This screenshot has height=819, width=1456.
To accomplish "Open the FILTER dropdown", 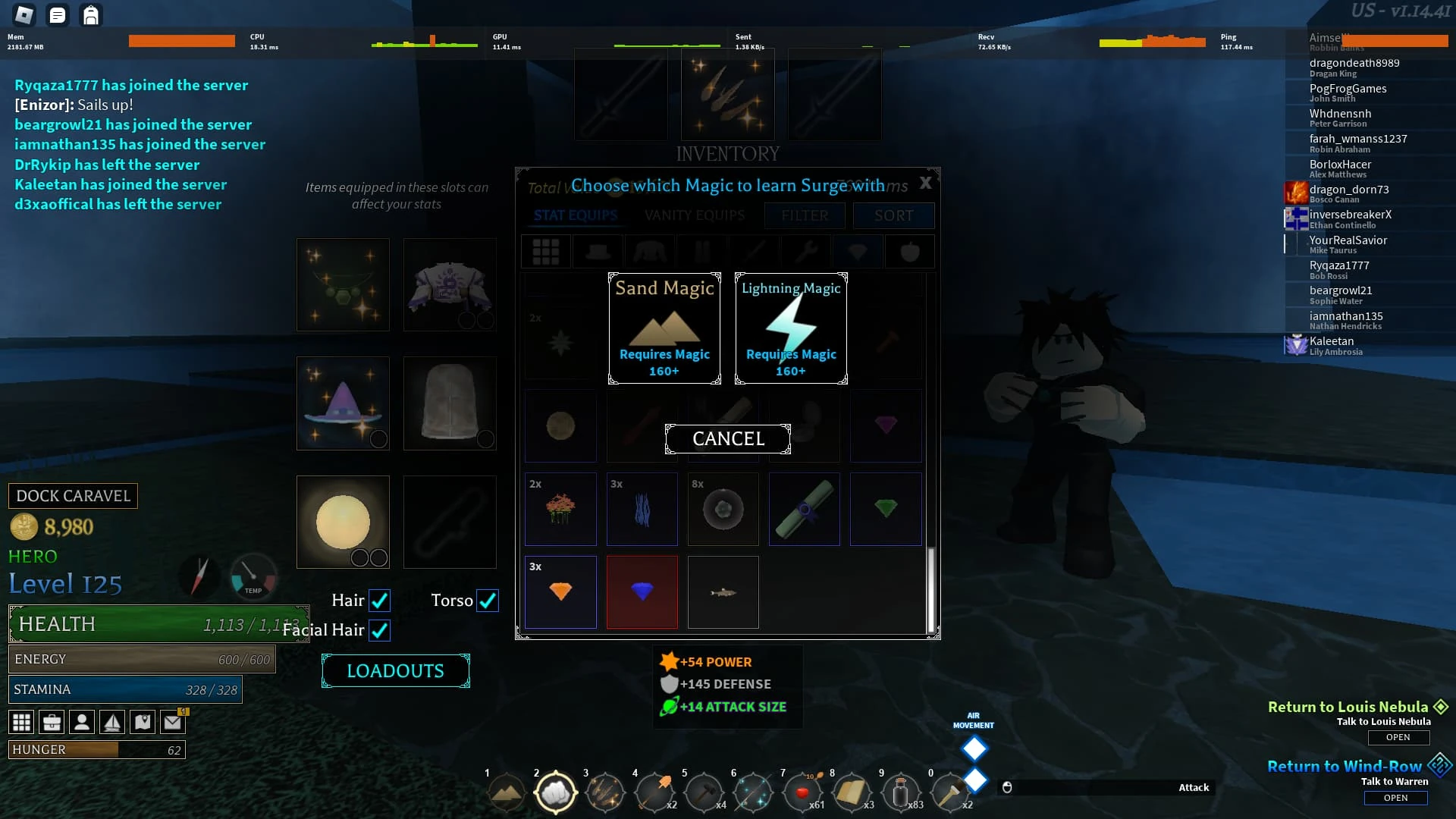I will click(x=804, y=215).
